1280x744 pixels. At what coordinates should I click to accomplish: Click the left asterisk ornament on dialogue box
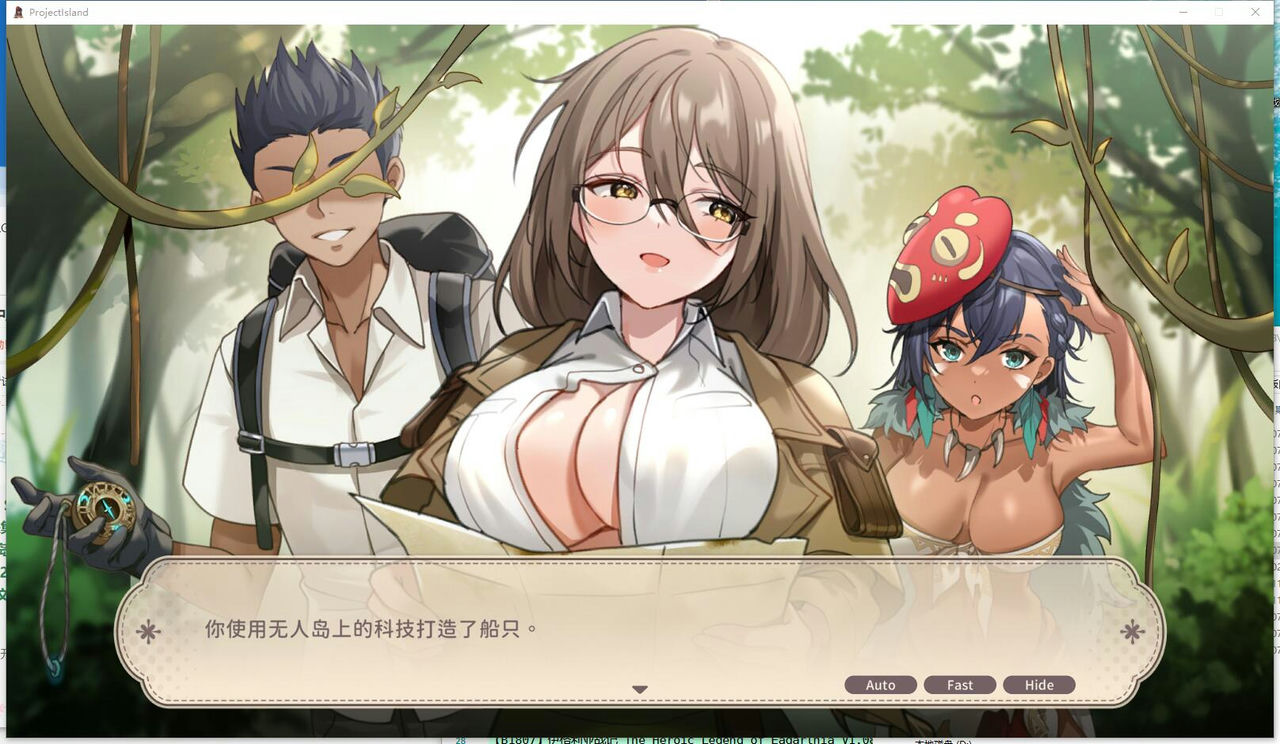click(150, 631)
